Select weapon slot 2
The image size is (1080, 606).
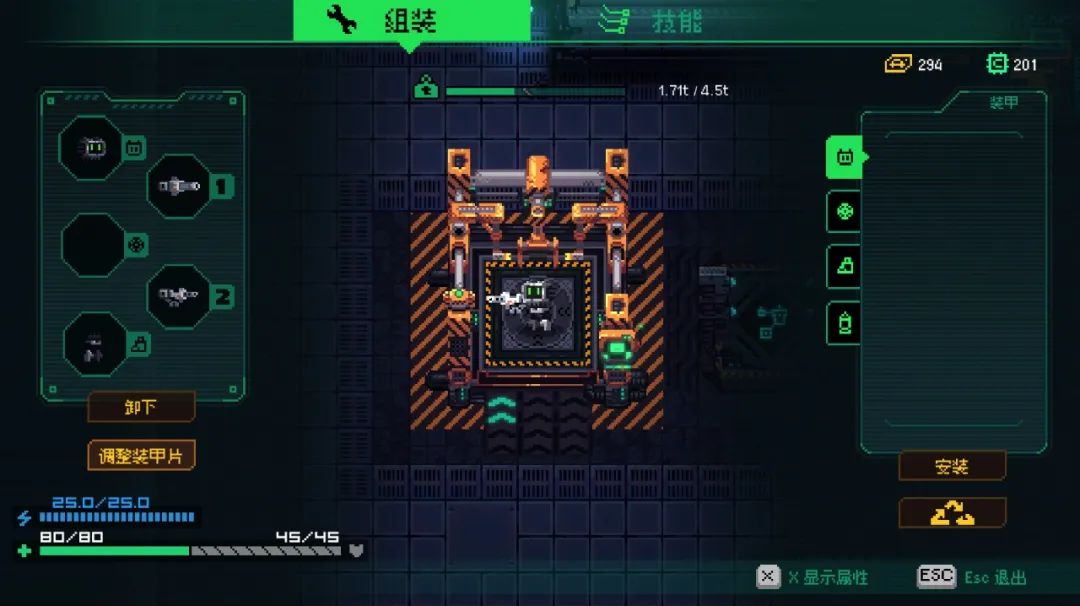179,296
